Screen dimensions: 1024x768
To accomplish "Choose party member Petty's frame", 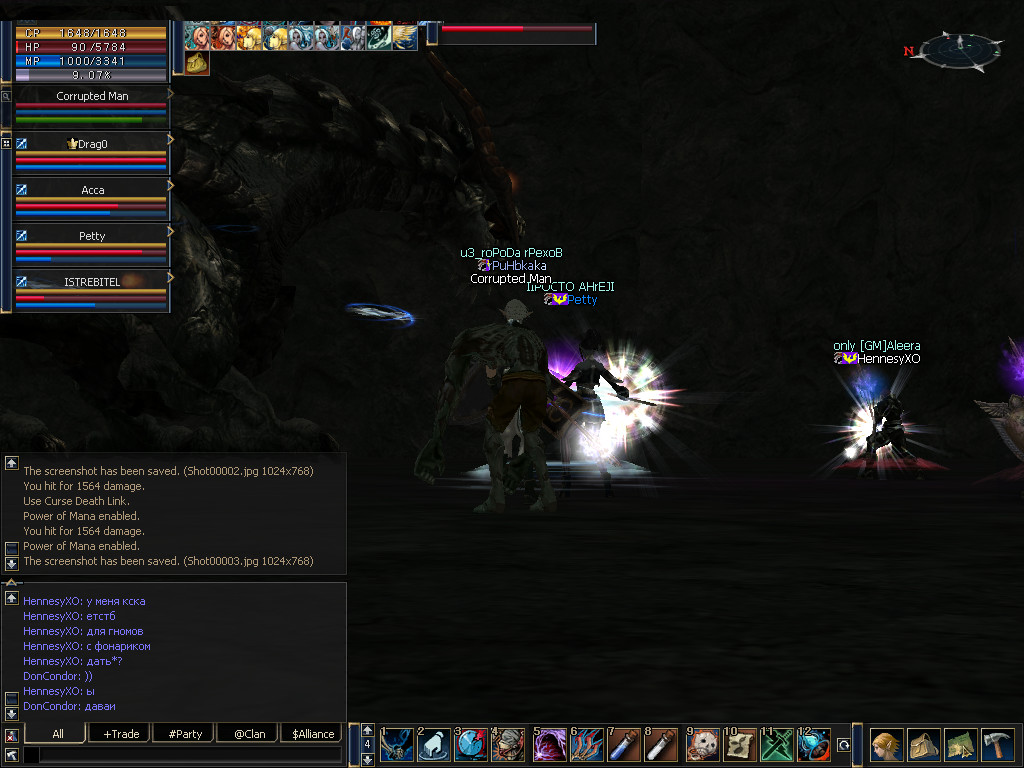I will point(91,243).
